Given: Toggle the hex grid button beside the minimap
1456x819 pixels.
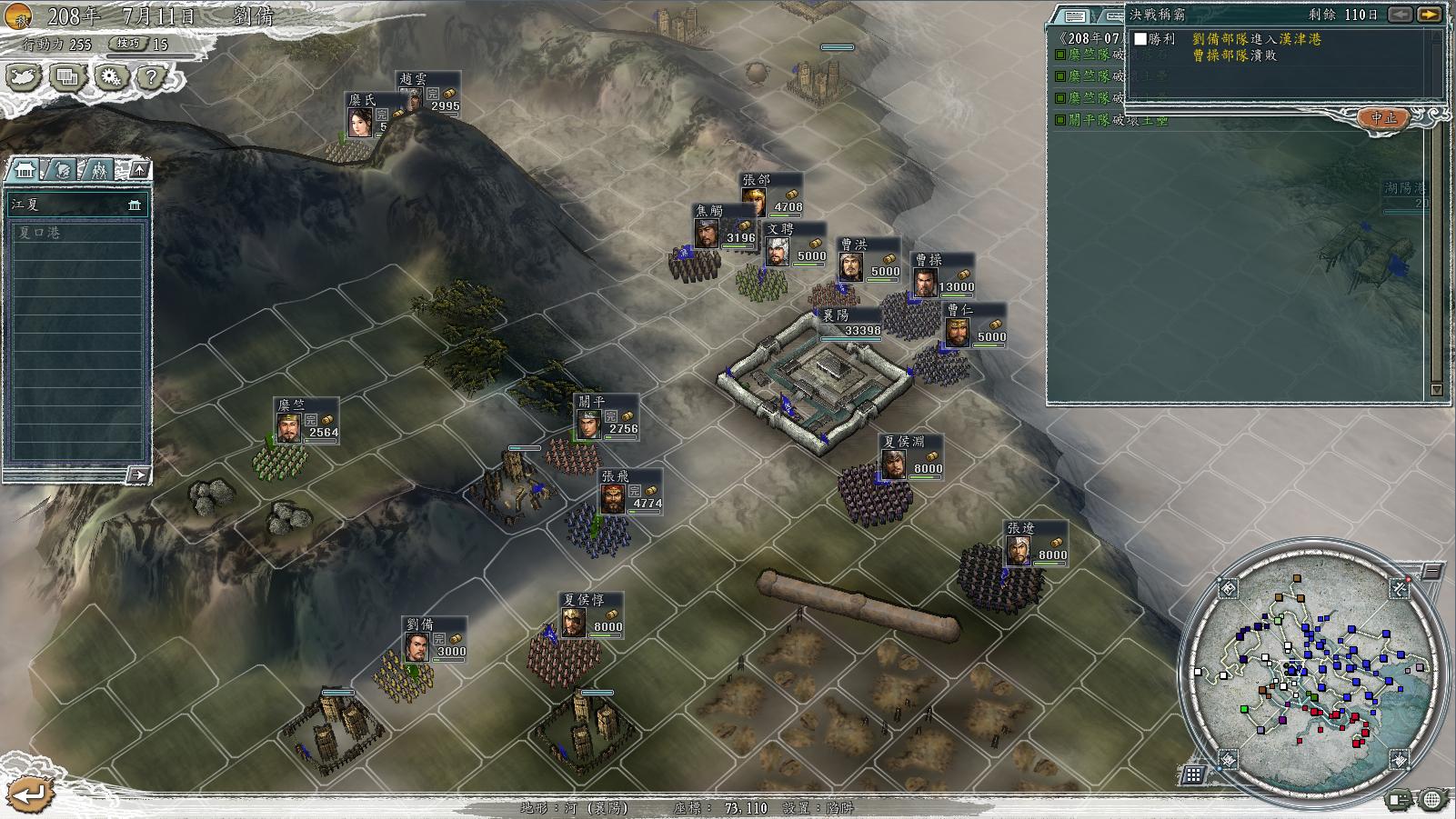Looking at the screenshot, I should coord(1193,774).
